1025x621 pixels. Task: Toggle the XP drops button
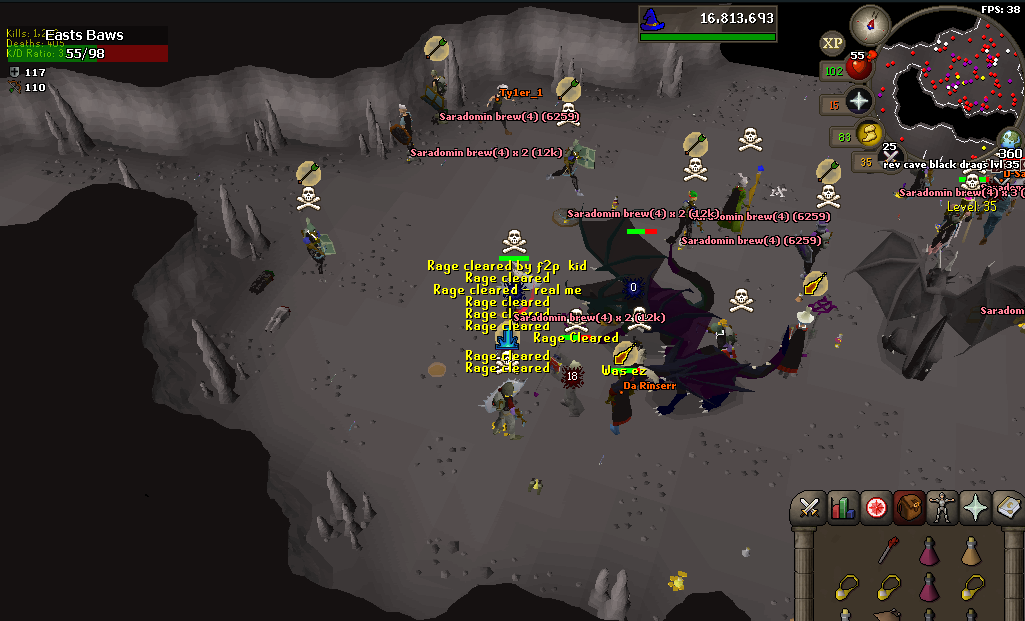click(832, 43)
